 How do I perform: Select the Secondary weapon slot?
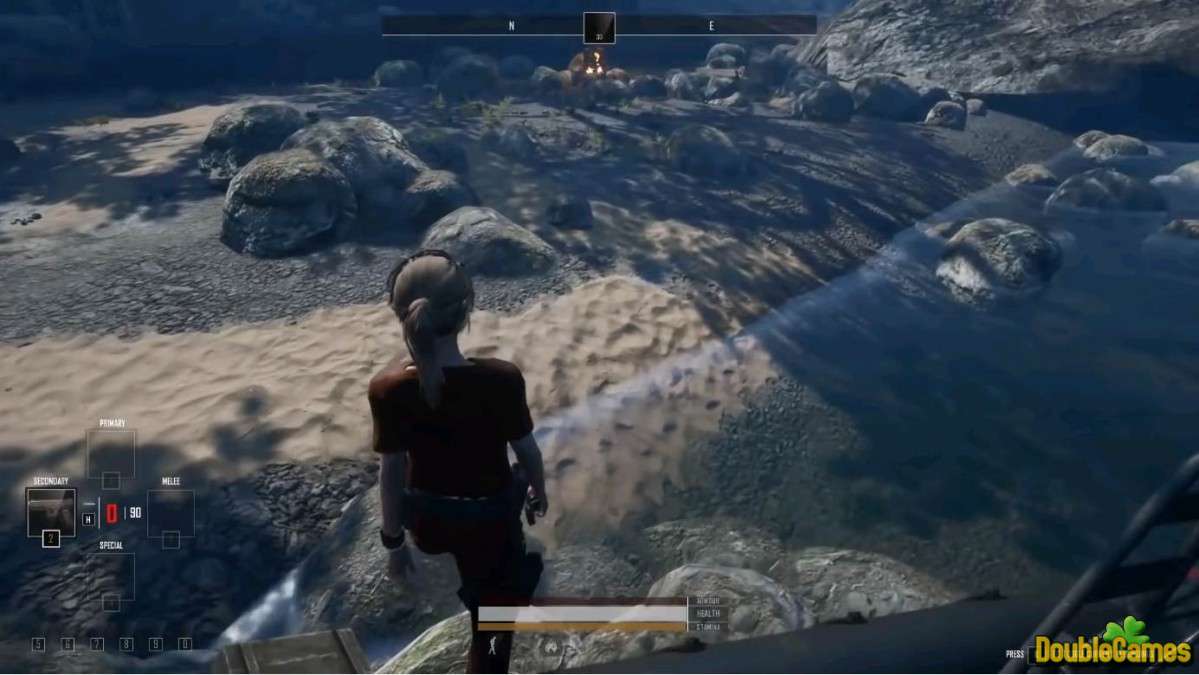click(51, 512)
